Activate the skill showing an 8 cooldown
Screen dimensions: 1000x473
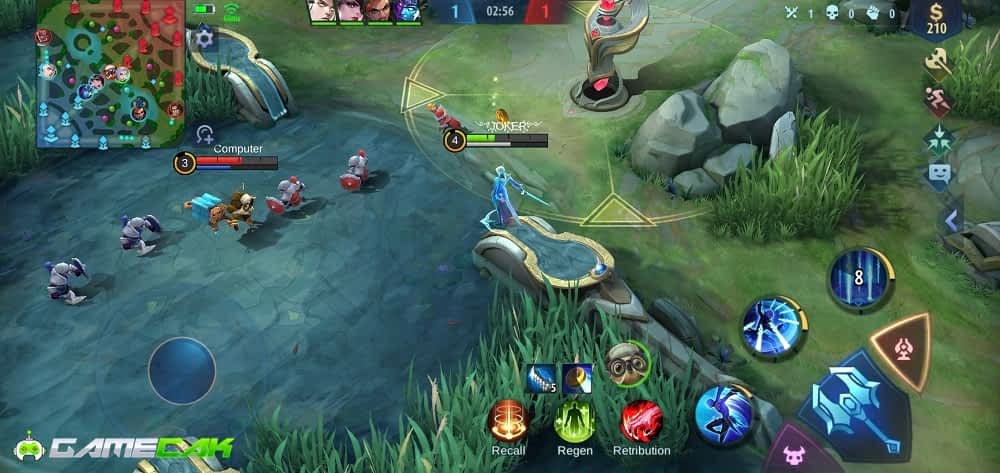click(858, 279)
